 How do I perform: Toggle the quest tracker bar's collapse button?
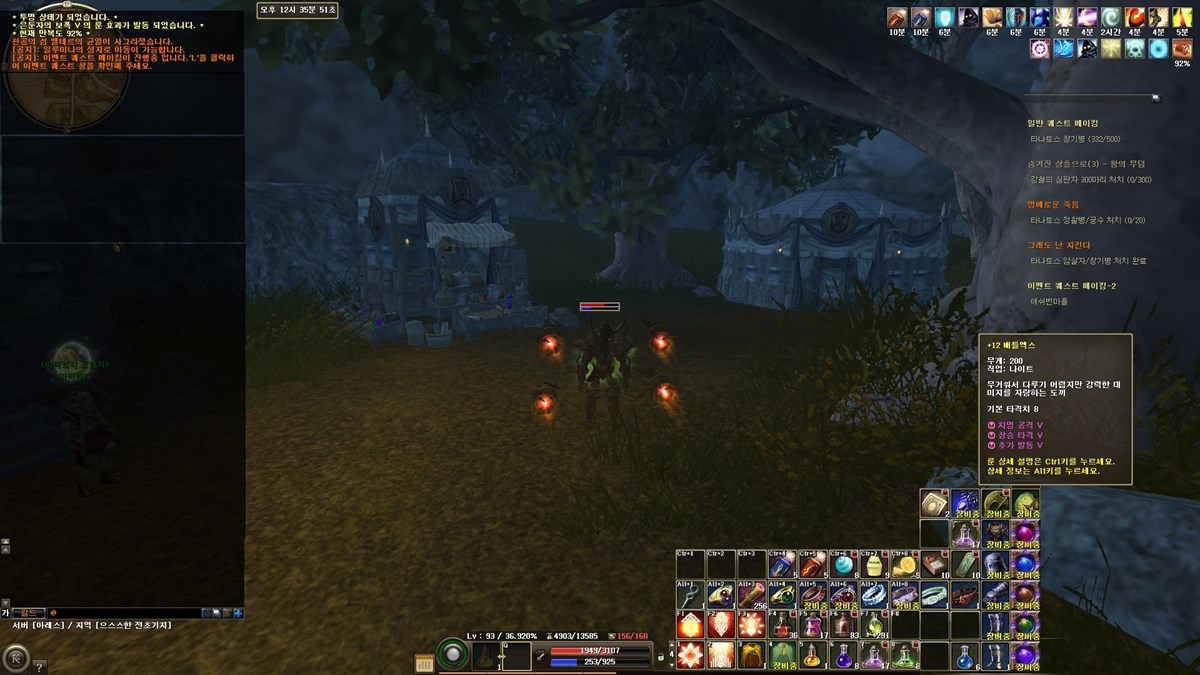(x=1156, y=98)
